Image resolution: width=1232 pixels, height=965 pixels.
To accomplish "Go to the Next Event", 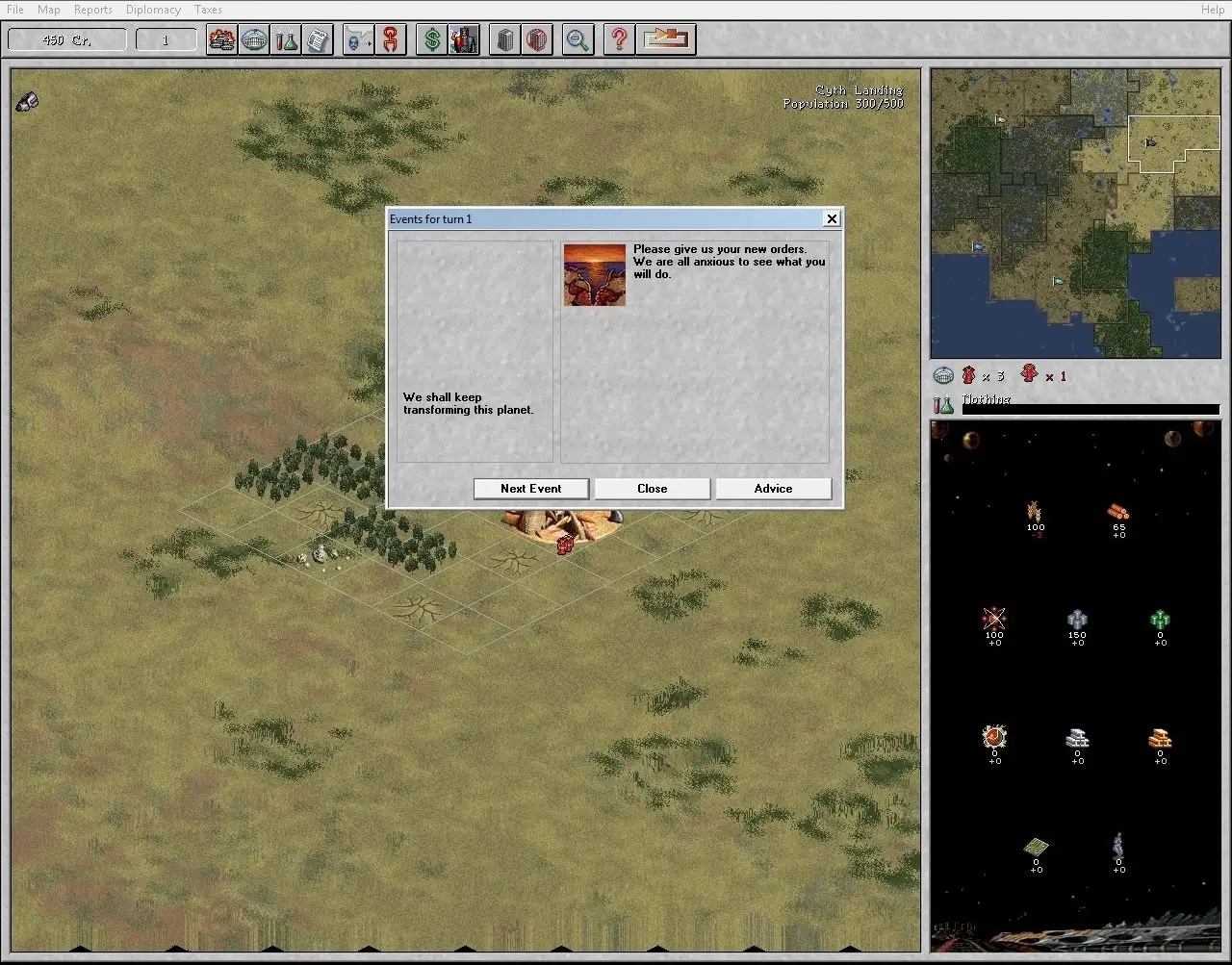I will (x=530, y=489).
